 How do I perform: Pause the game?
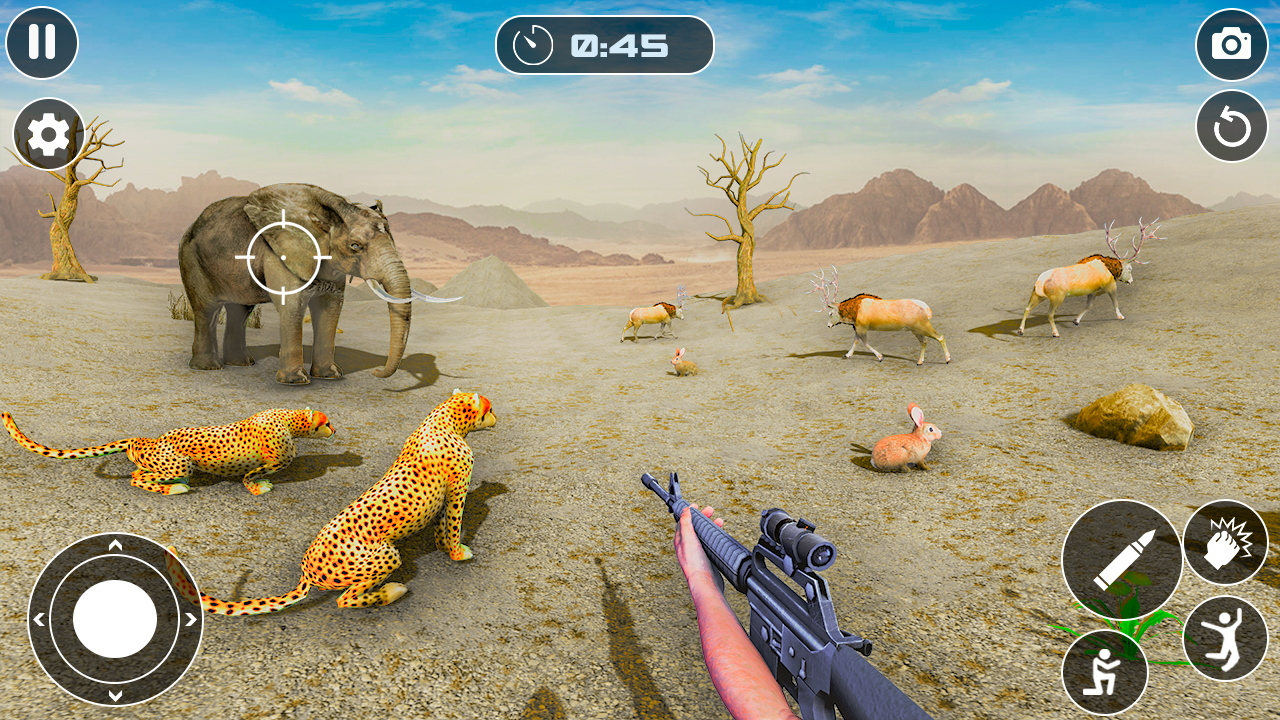(41, 44)
